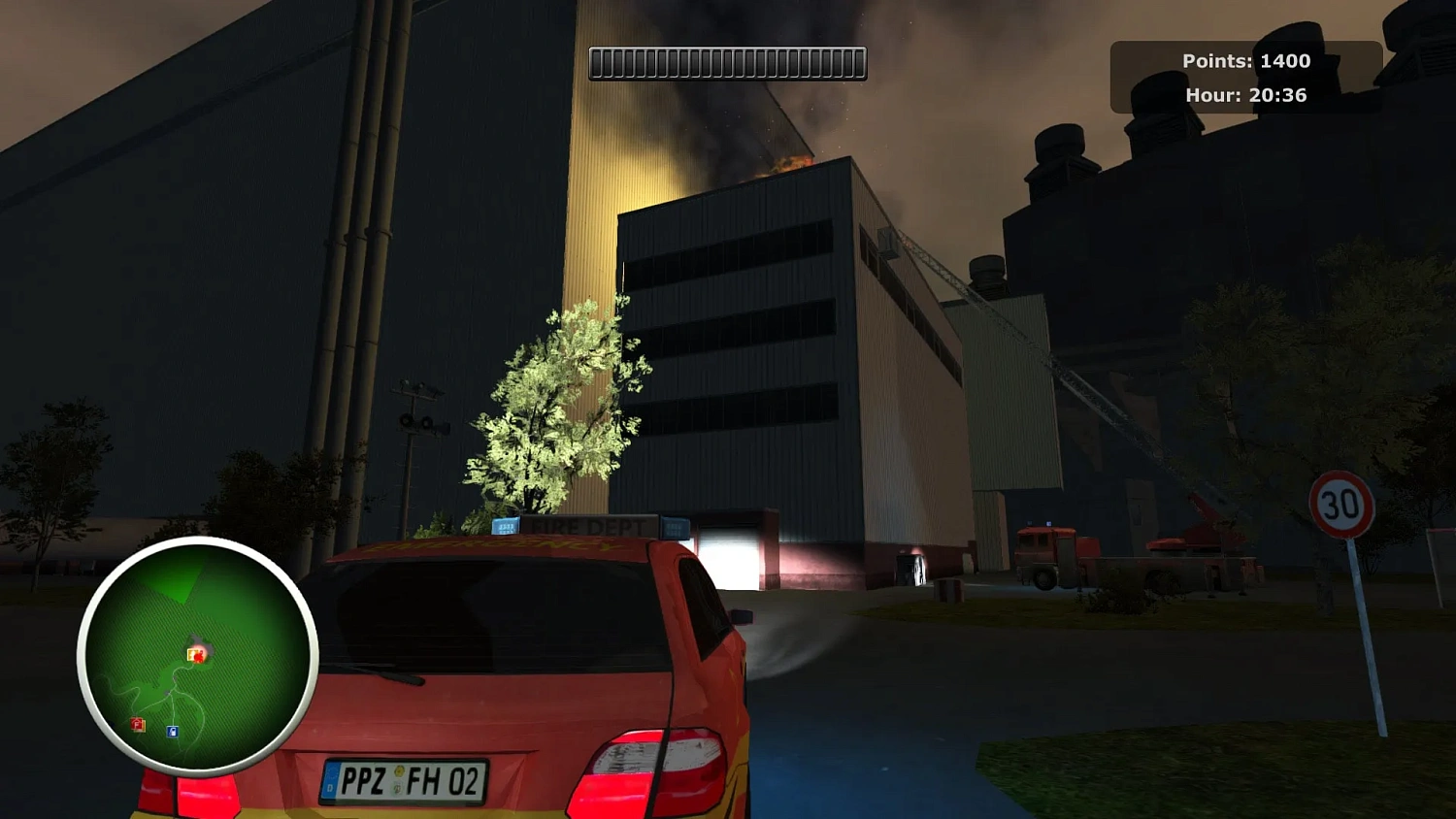Image resolution: width=1456 pixels, height=819 pixels.
Task: Click the segmented progress bar at top
Action: pyautogui.click(x=728, y=60)
